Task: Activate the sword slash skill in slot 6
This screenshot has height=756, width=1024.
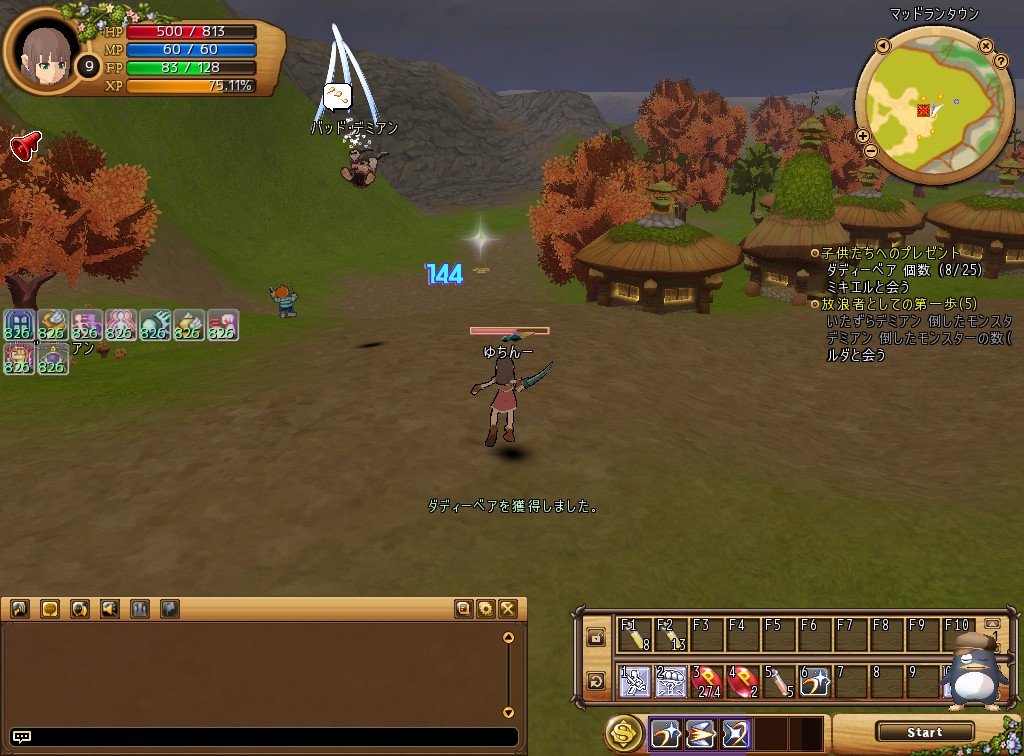Action: (814, 682)
